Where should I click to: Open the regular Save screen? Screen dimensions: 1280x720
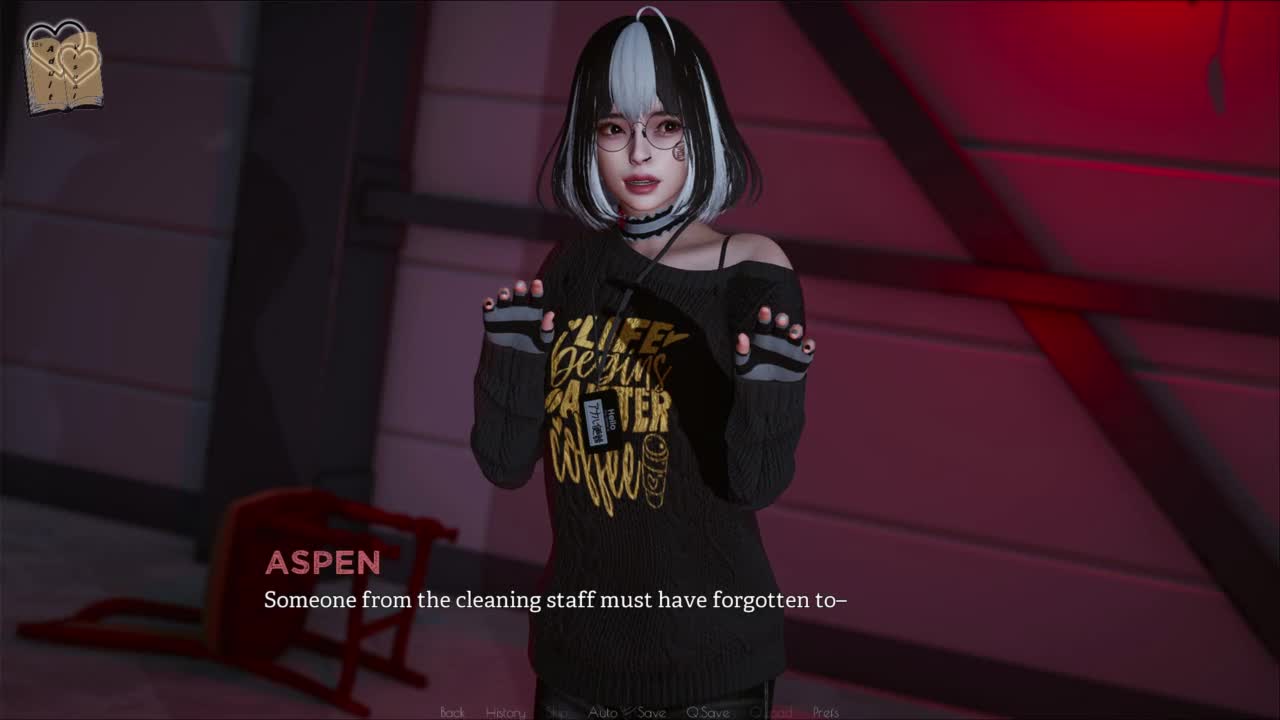(651, 712)
